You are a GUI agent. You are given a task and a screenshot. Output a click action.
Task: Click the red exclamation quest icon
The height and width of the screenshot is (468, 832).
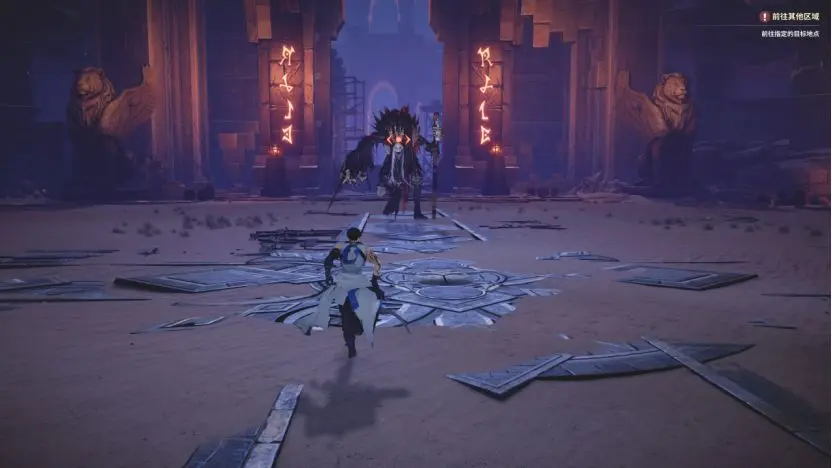point(765,17)
